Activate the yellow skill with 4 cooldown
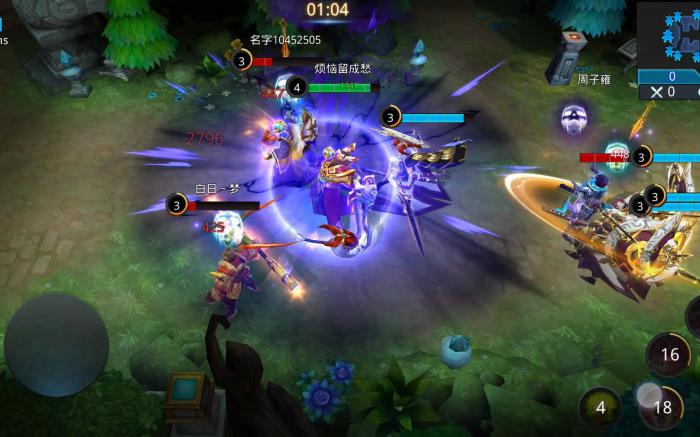Image resolution: width=700 pixels, height=437 pixels. [600, 407]
